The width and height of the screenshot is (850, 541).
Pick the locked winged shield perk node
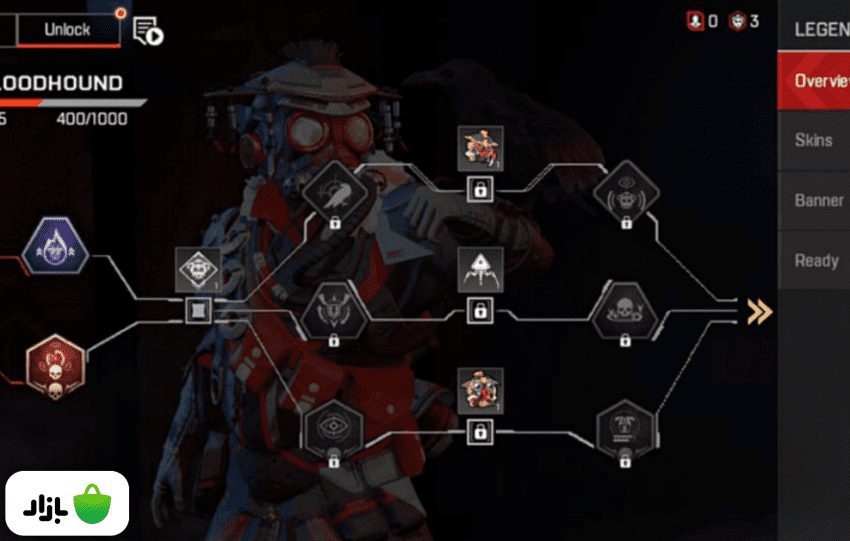click(x=334, y=309)
